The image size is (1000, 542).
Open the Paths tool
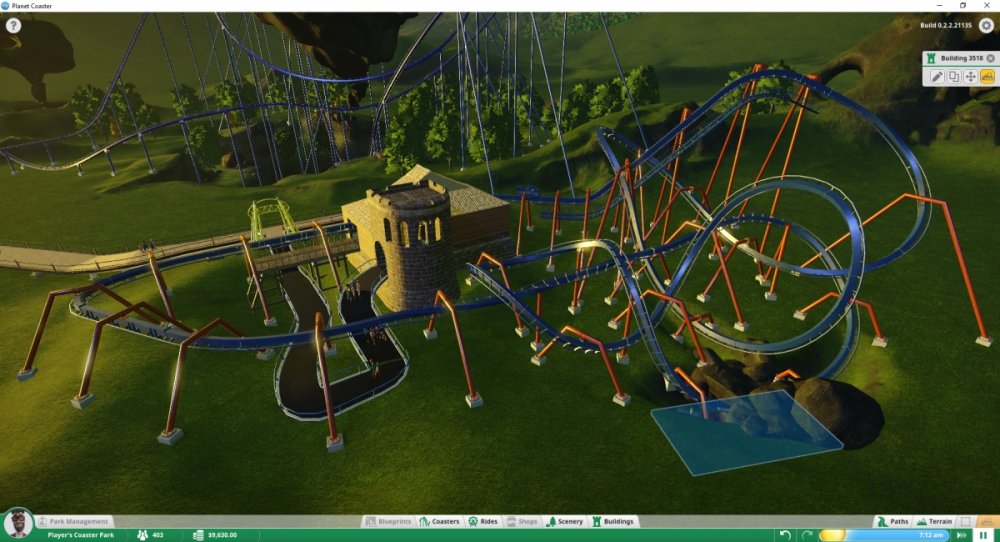pyautogui.click(x=893, y=521)
